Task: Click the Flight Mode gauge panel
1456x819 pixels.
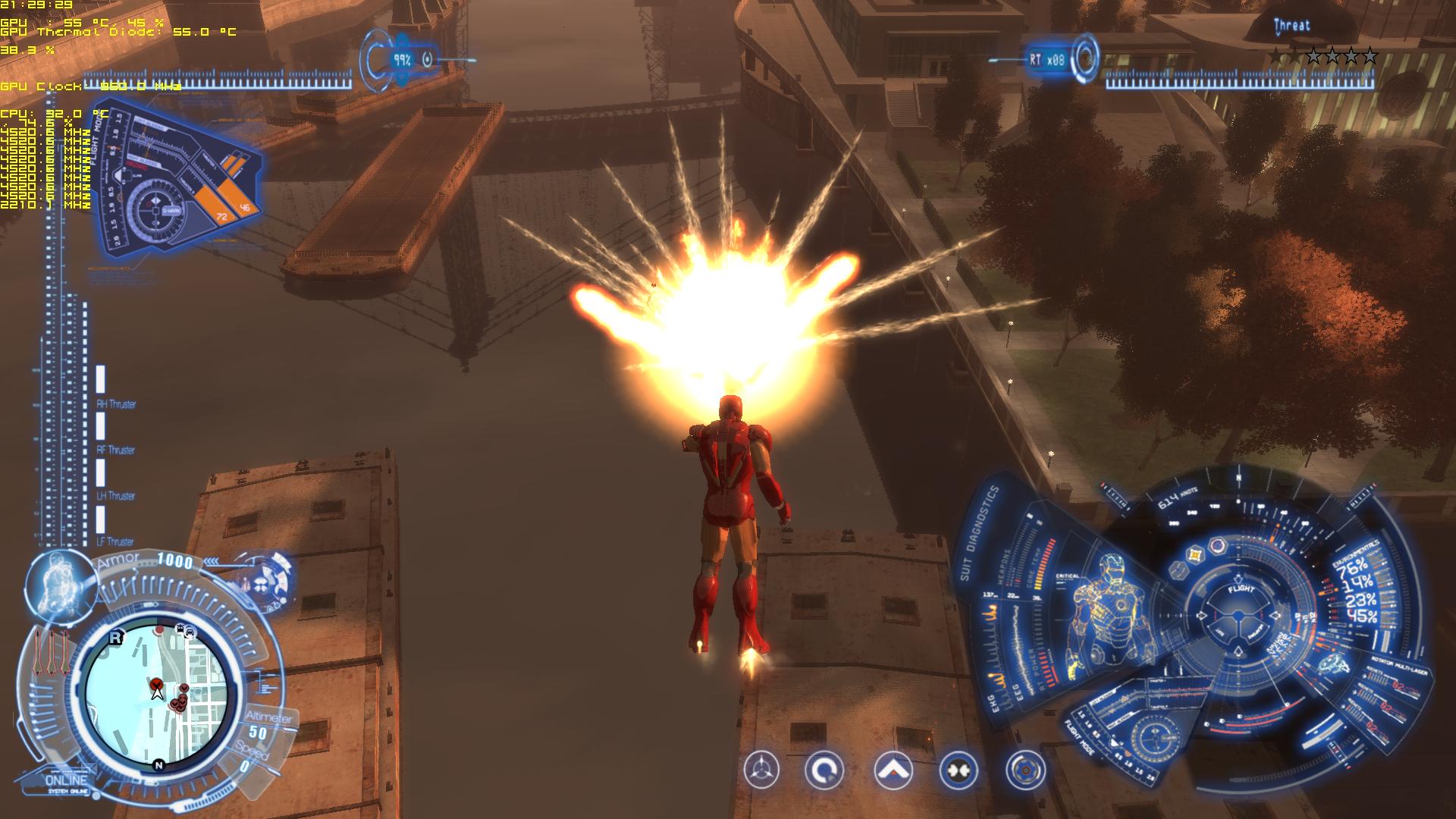Action: [178, 182]
